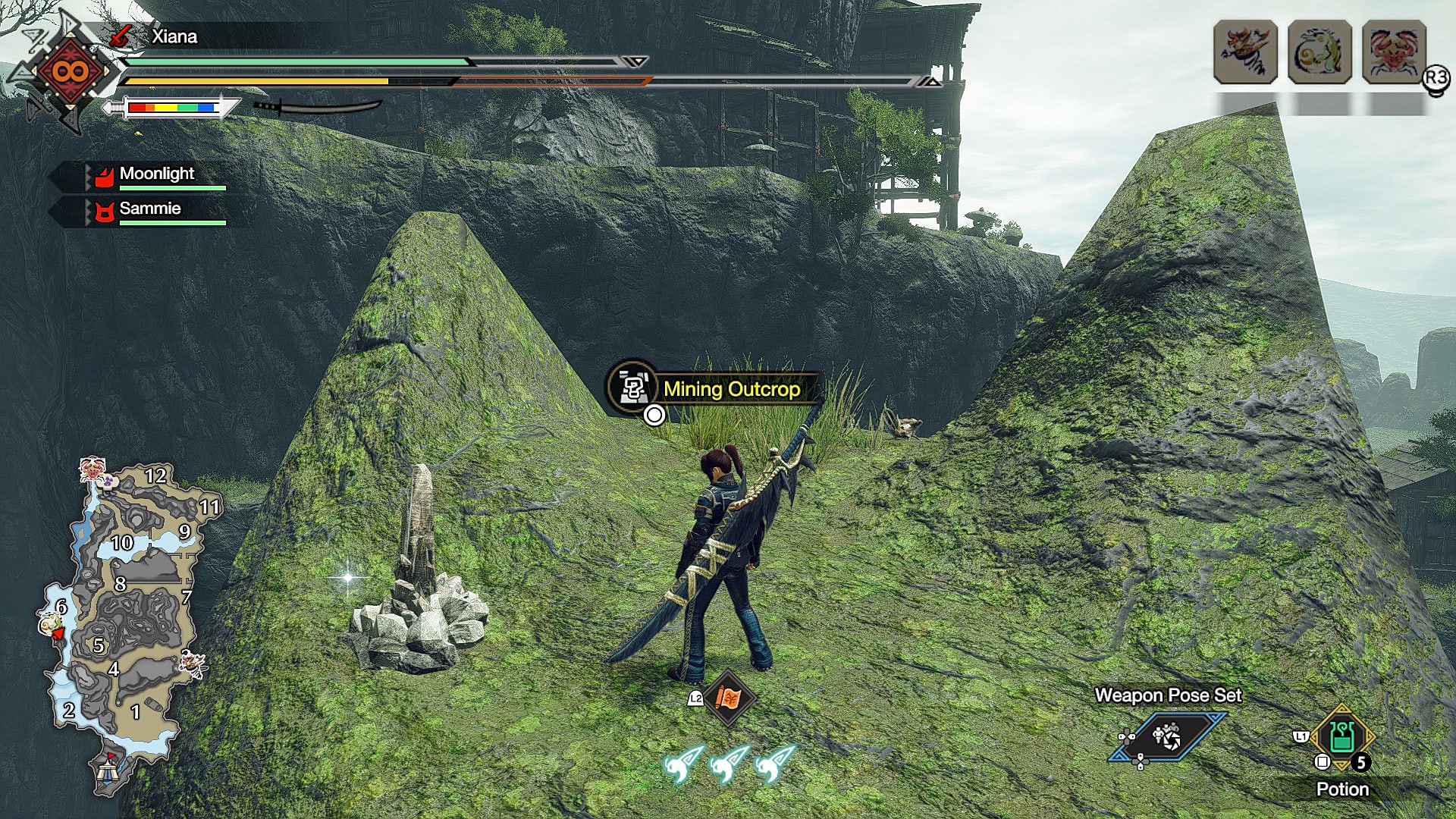Click the bird monster marker on the minimap
This screenshot has width=1456, height=819.
[192, 663]
